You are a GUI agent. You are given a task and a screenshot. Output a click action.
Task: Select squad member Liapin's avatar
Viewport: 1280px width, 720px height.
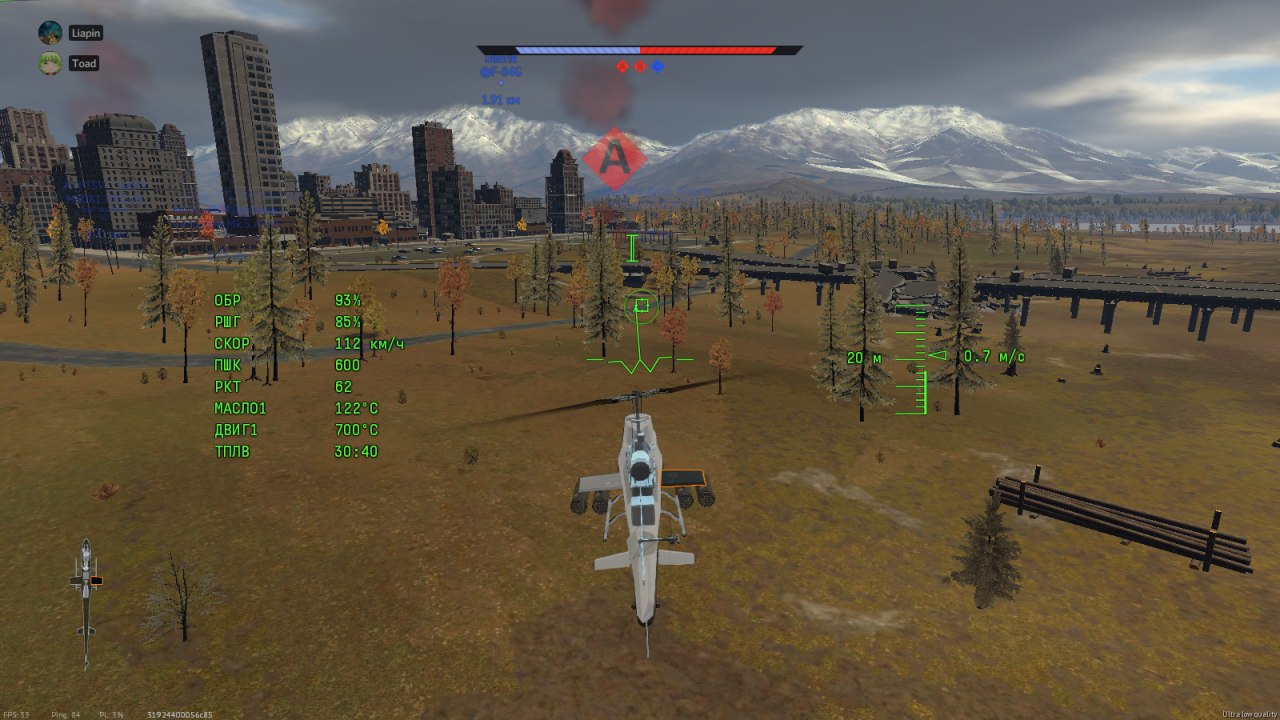tap(50, 33)
